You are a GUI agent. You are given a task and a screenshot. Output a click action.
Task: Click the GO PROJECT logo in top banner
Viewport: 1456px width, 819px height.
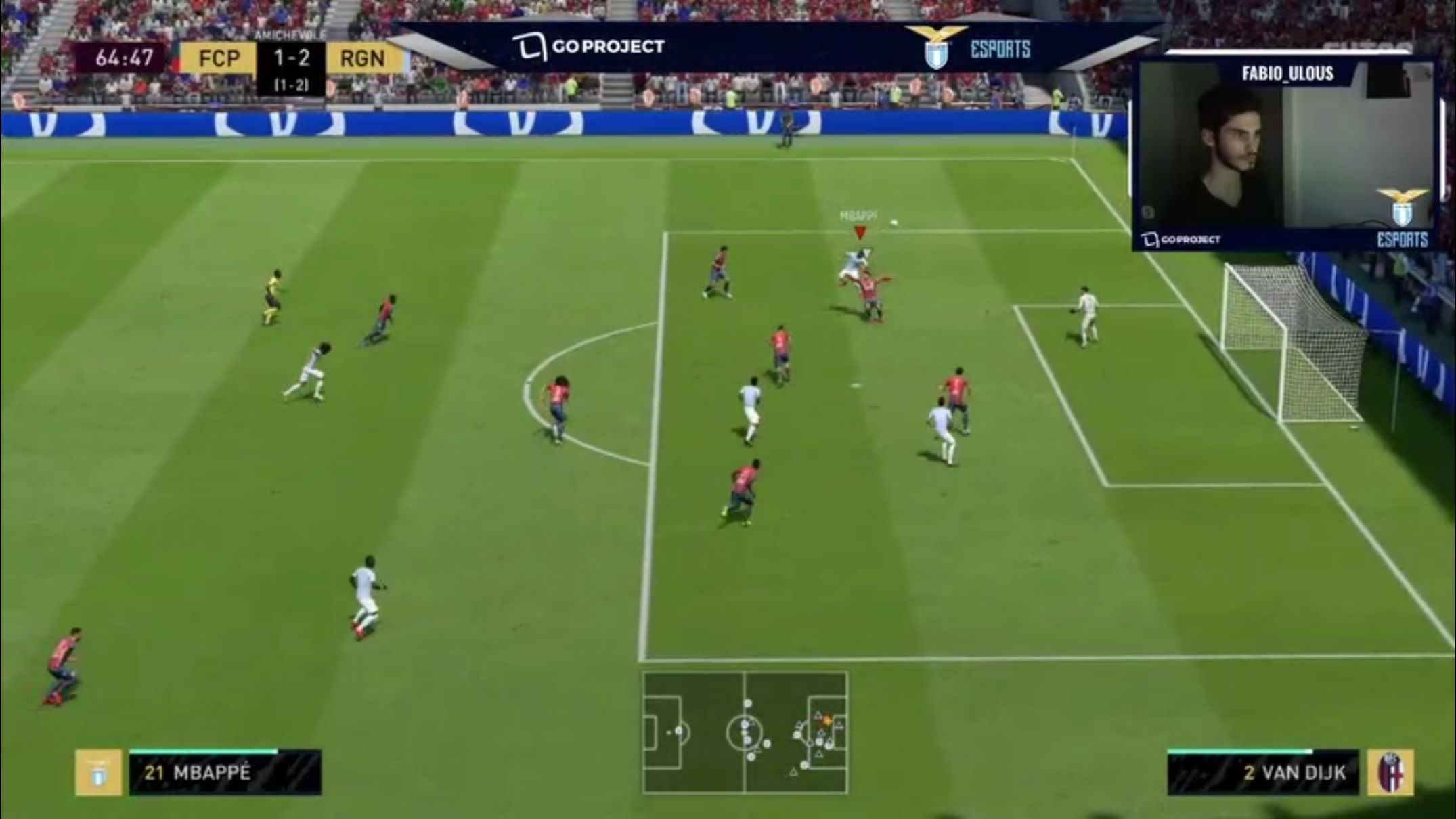(x=588, y=47)
